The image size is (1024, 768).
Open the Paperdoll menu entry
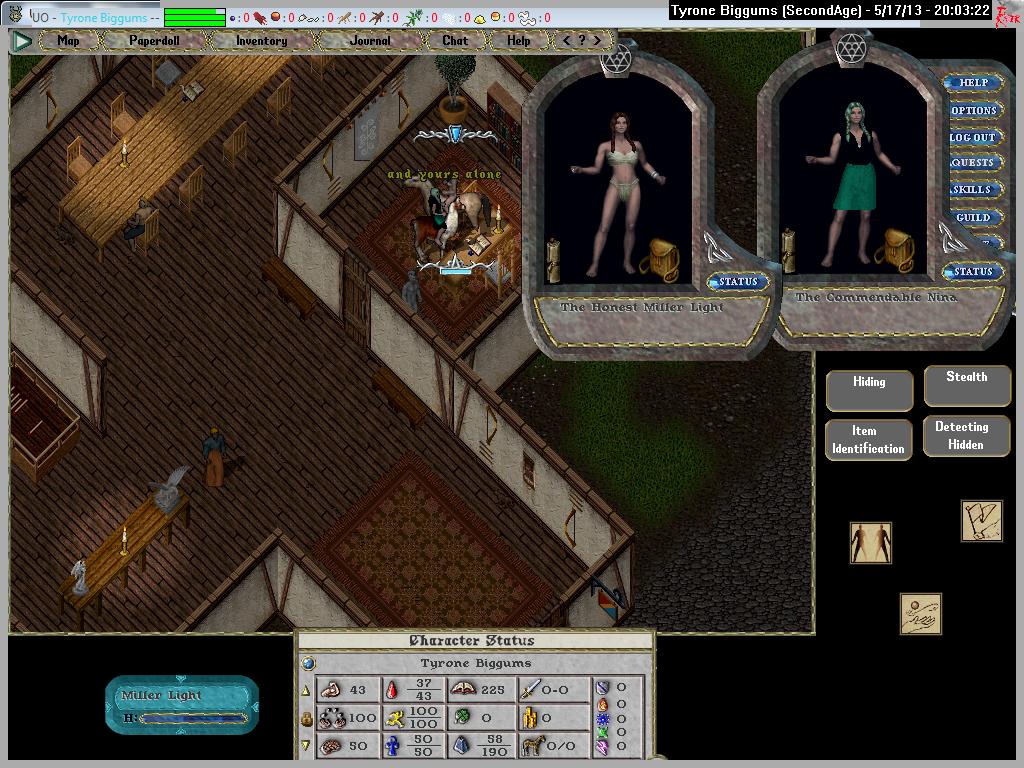tap(152, 41)
